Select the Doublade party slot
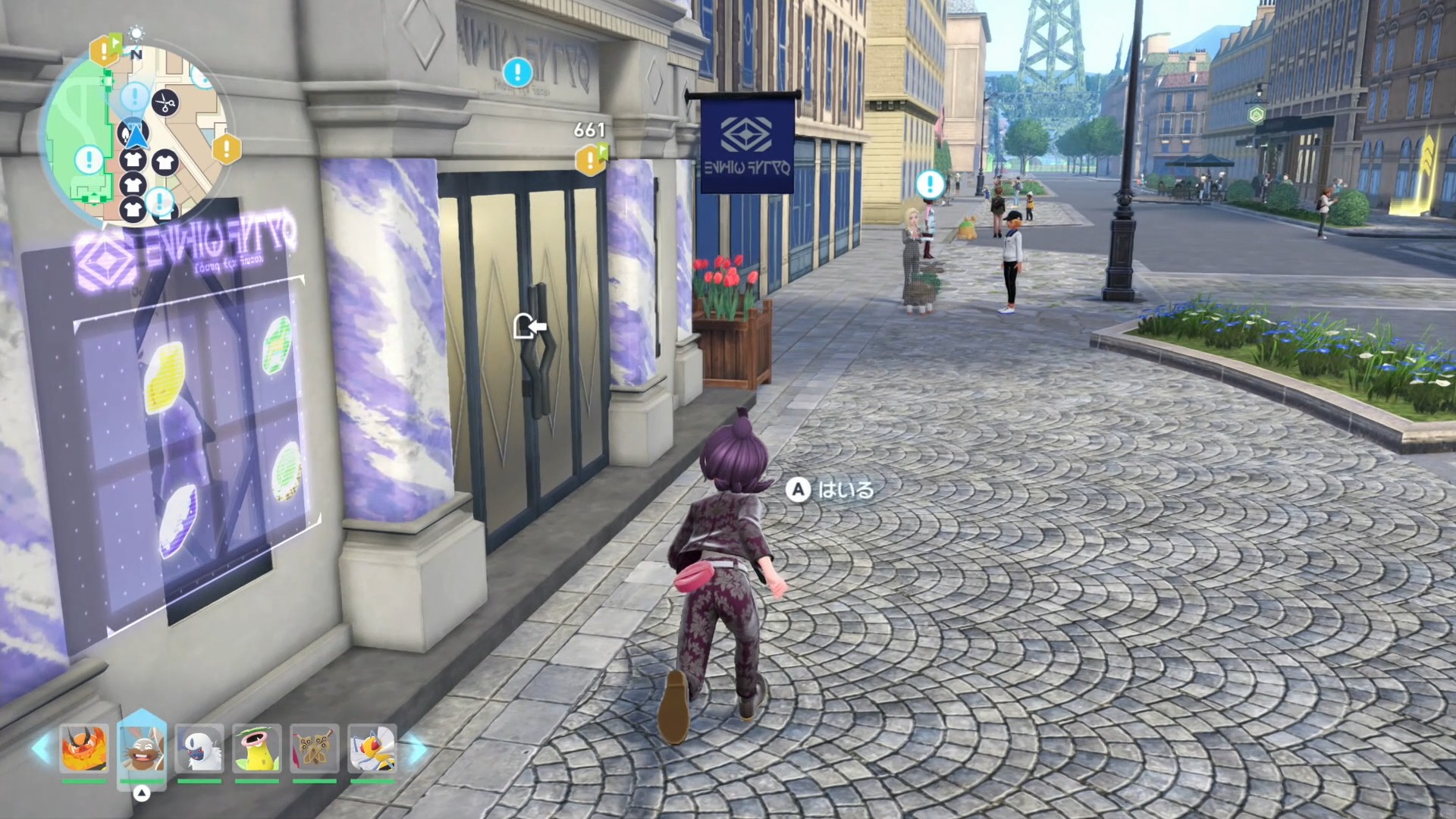 pyautogui.click(x=315, y=748)
